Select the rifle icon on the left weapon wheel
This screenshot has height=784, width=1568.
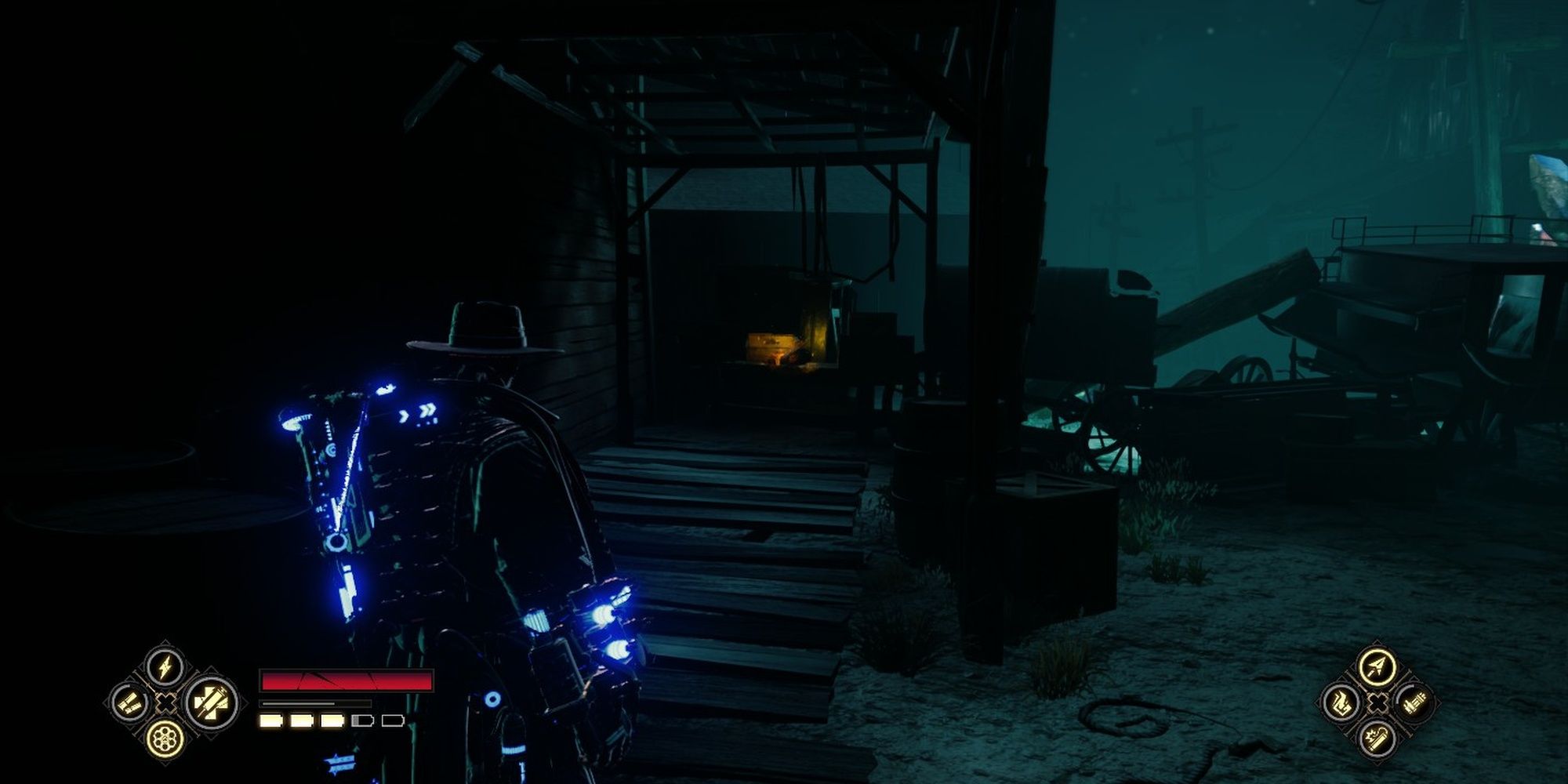click(129, 704)
